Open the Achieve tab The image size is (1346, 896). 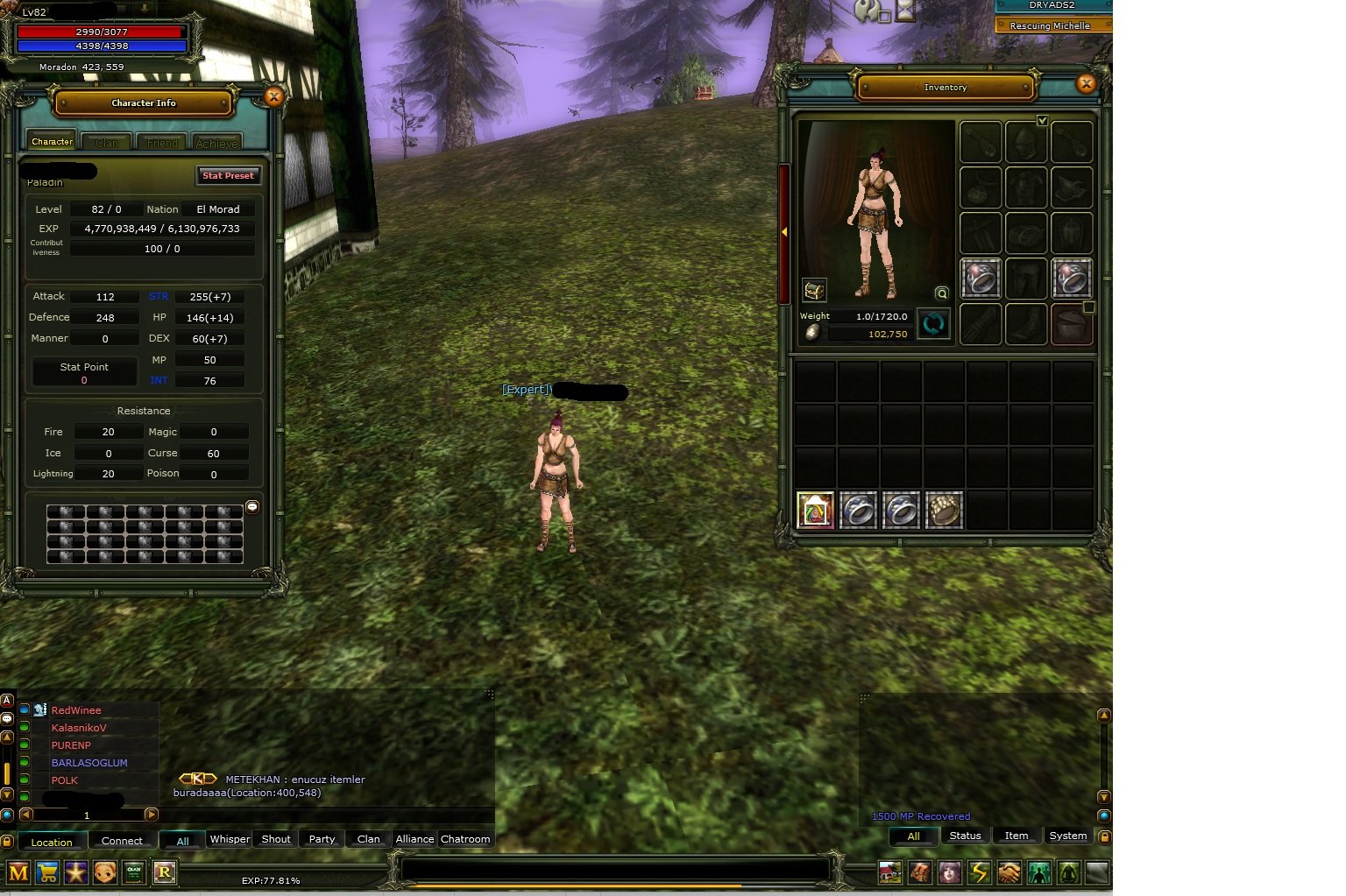[216, 143]
